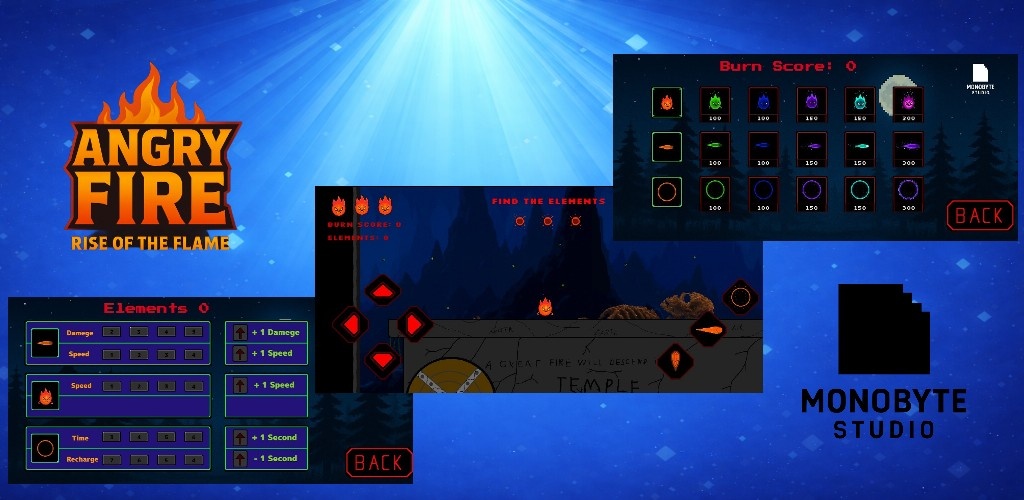1024x500 pixels.
Task: Go back from the Elements upgrade screen
Action: 379,462
